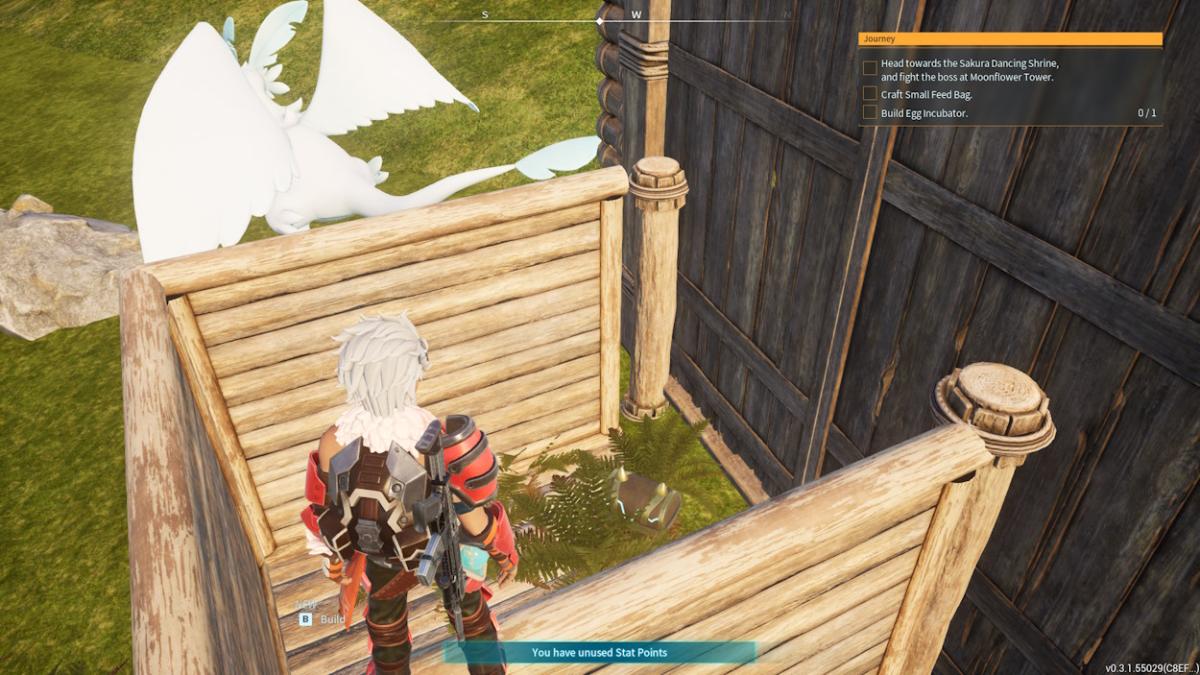Tick the Craft Small Feed Bag checkbox

870,94
